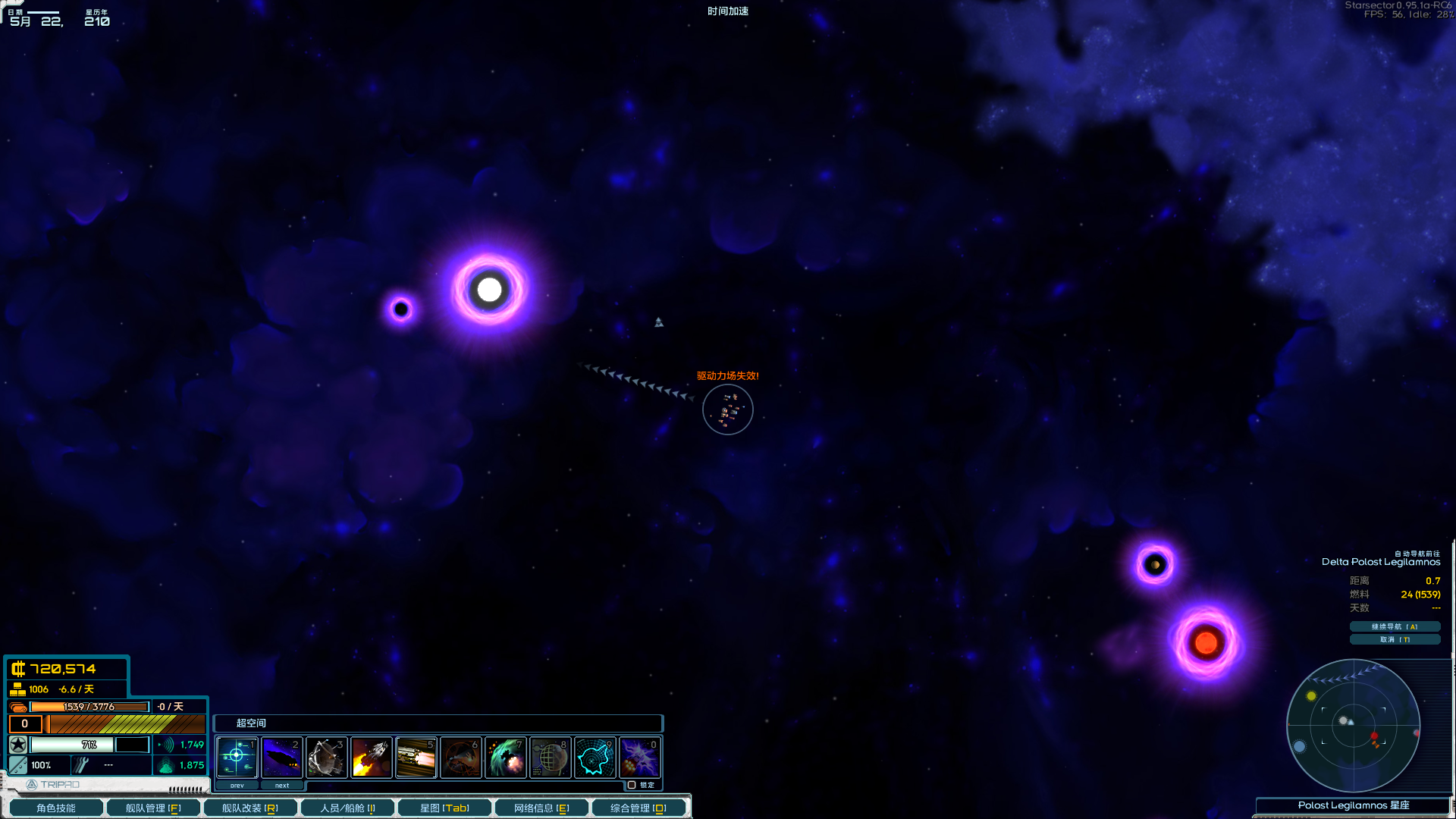Open the 综合管理 command screen
Viewport: 1456px width, 819px height.
639,808
